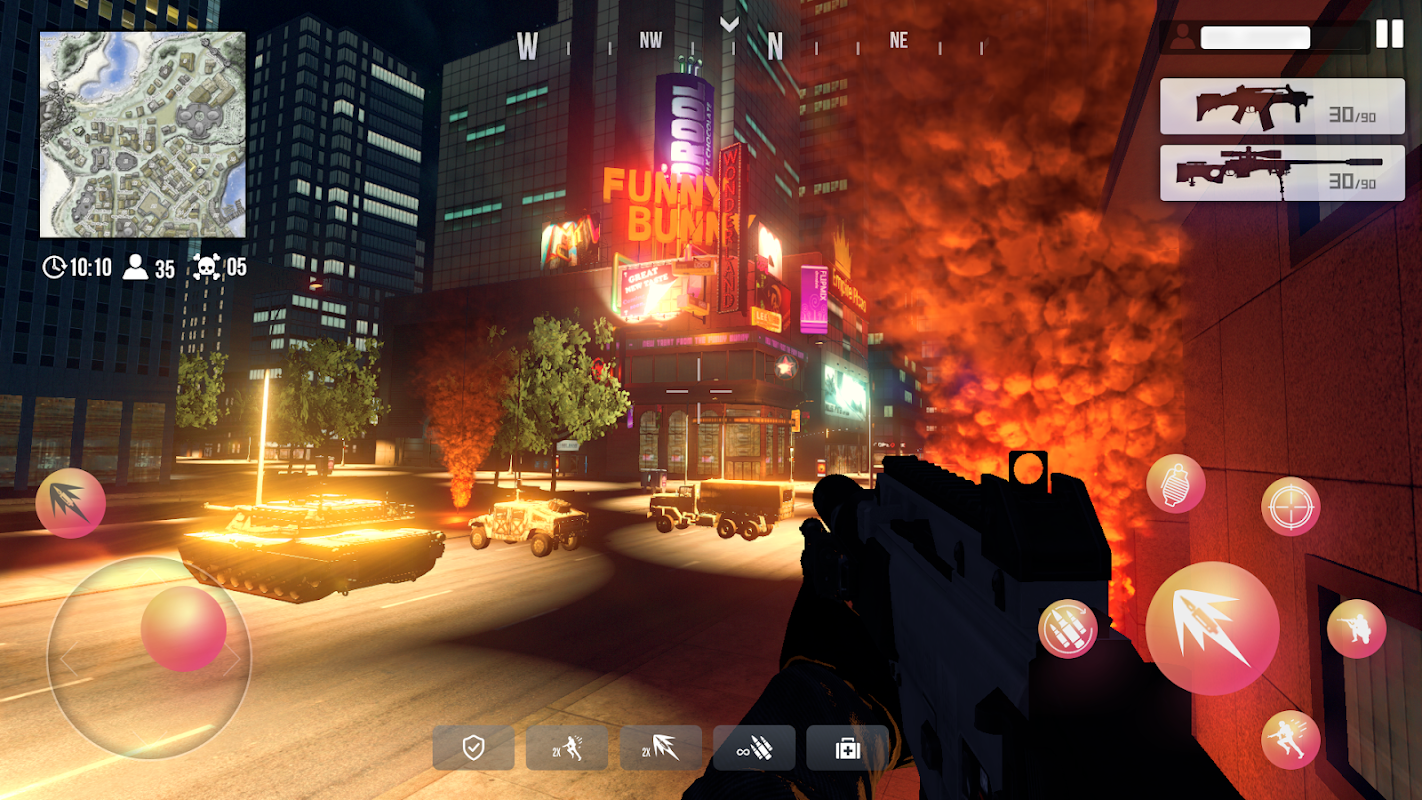Image resolution: width=1422 pixels, height=800 pixels.
Task: Reload using the bullets button
Action: click(1068, 629)
